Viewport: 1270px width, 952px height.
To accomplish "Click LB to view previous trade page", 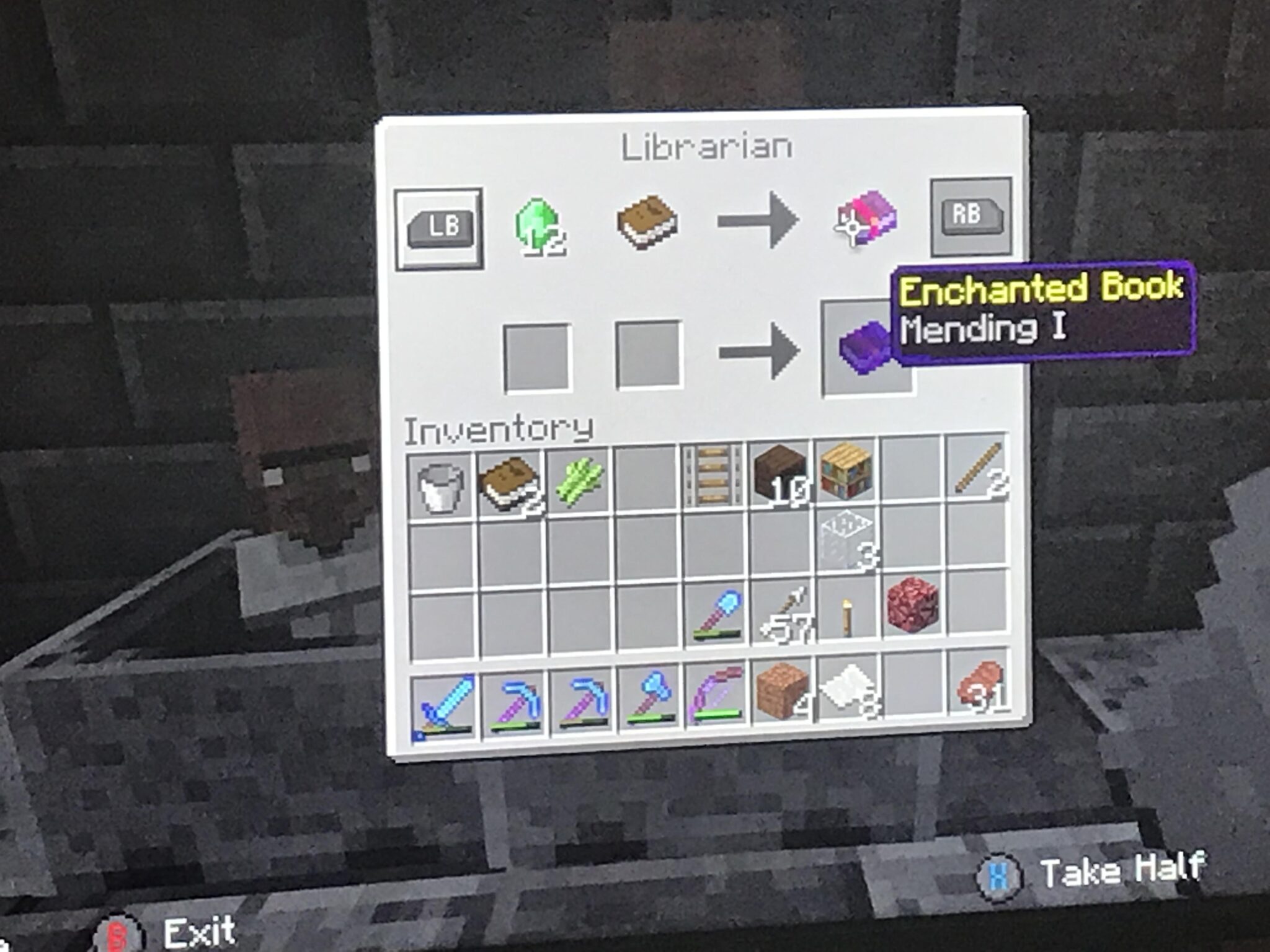I will pyautogui.click(x=440, y=226).
